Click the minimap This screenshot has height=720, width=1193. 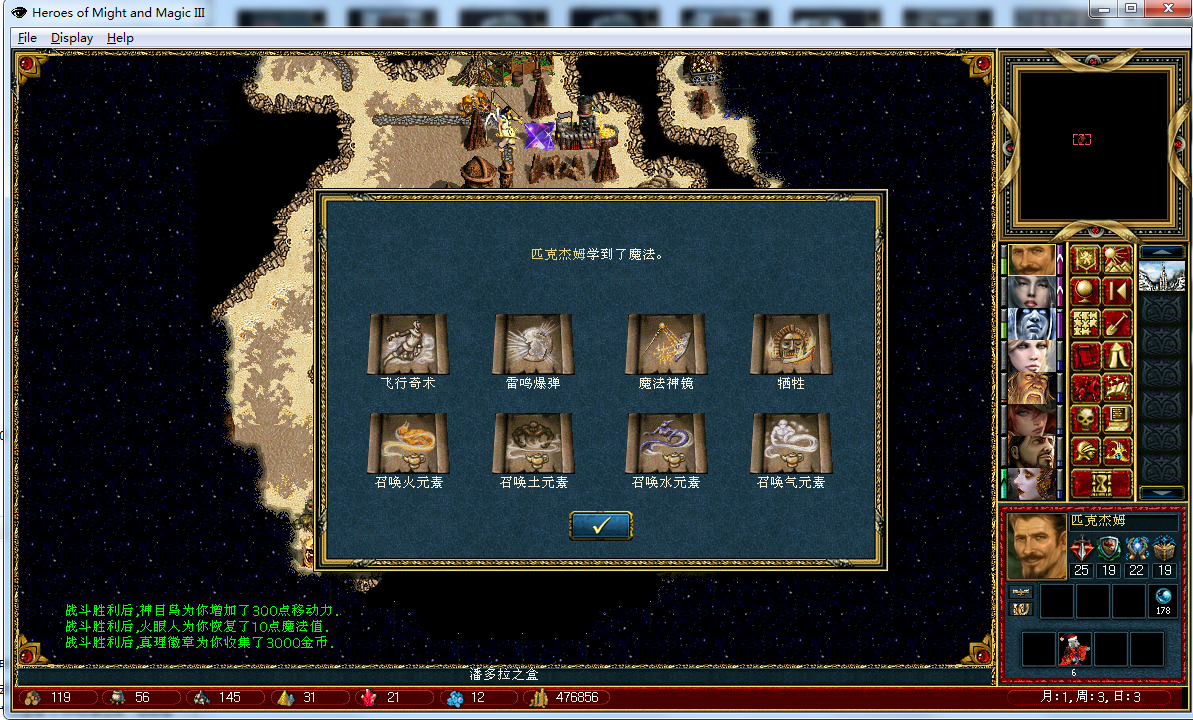pyautogui.click(x=1087, y=144)
